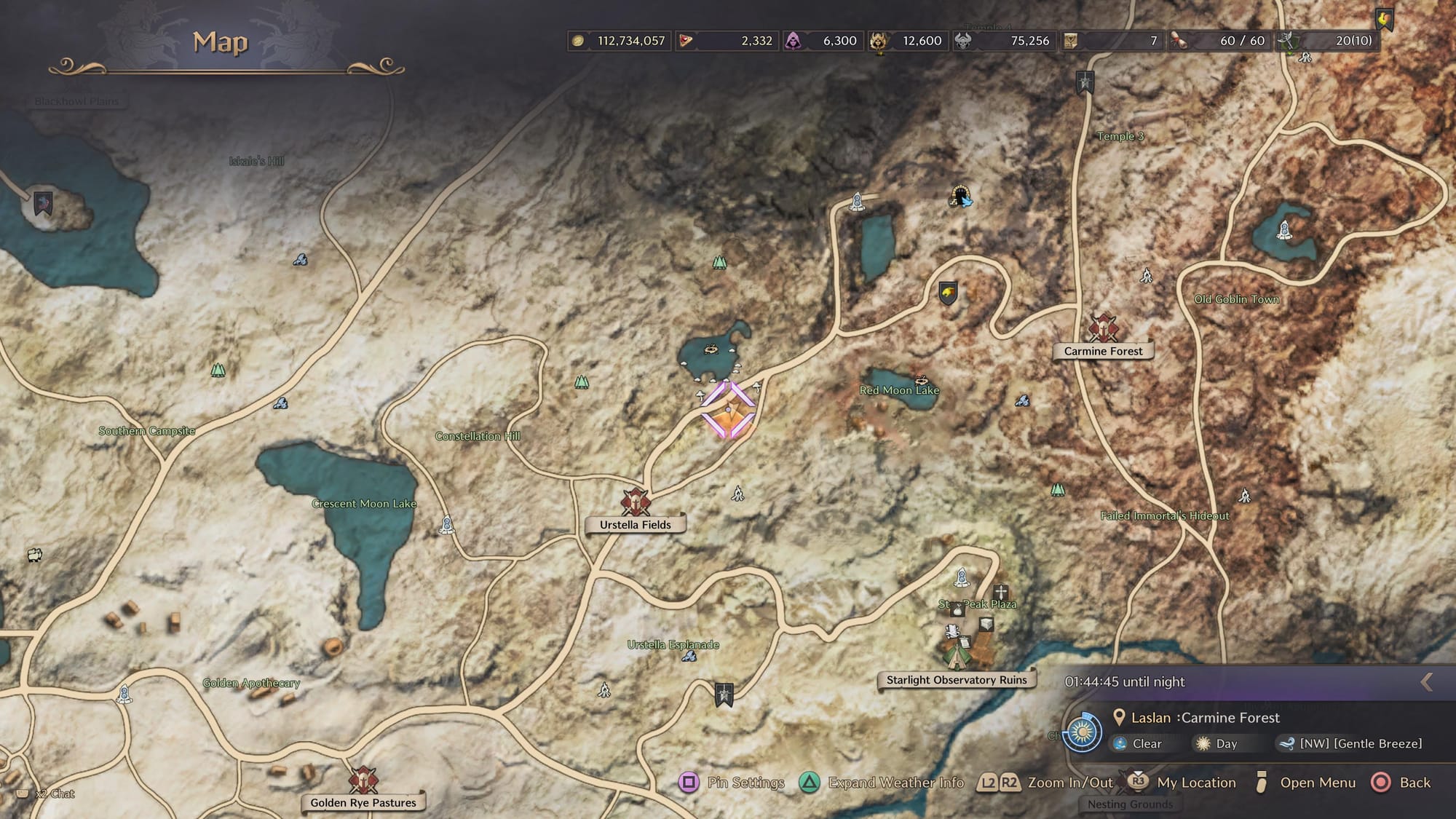This screenshot has width=1456, height=819.
Task: Click the island banner marker in the lake
Action: pos(44,202)
